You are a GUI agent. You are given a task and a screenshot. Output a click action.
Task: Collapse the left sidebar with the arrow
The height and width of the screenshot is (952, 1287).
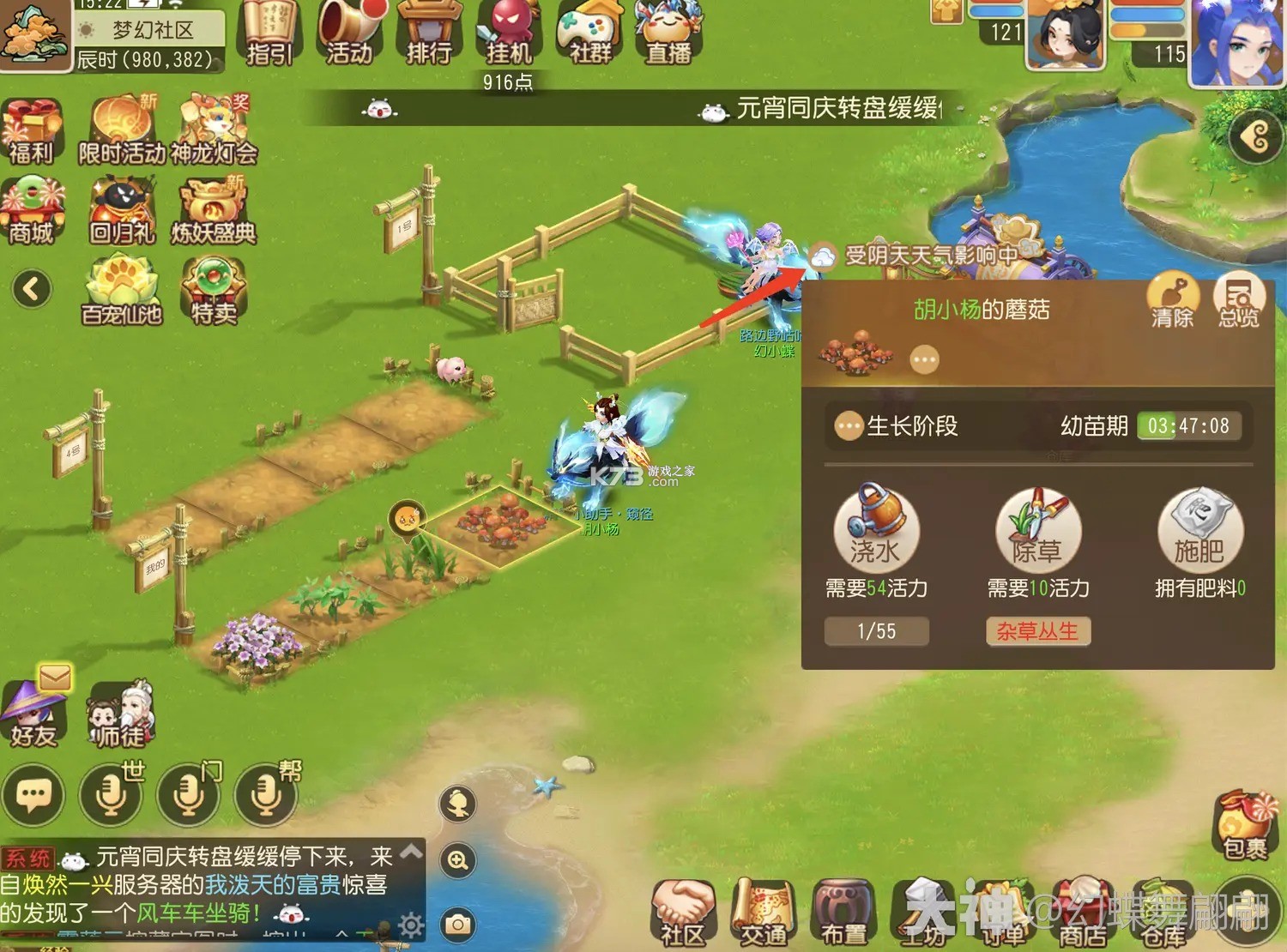click(31, 290)
